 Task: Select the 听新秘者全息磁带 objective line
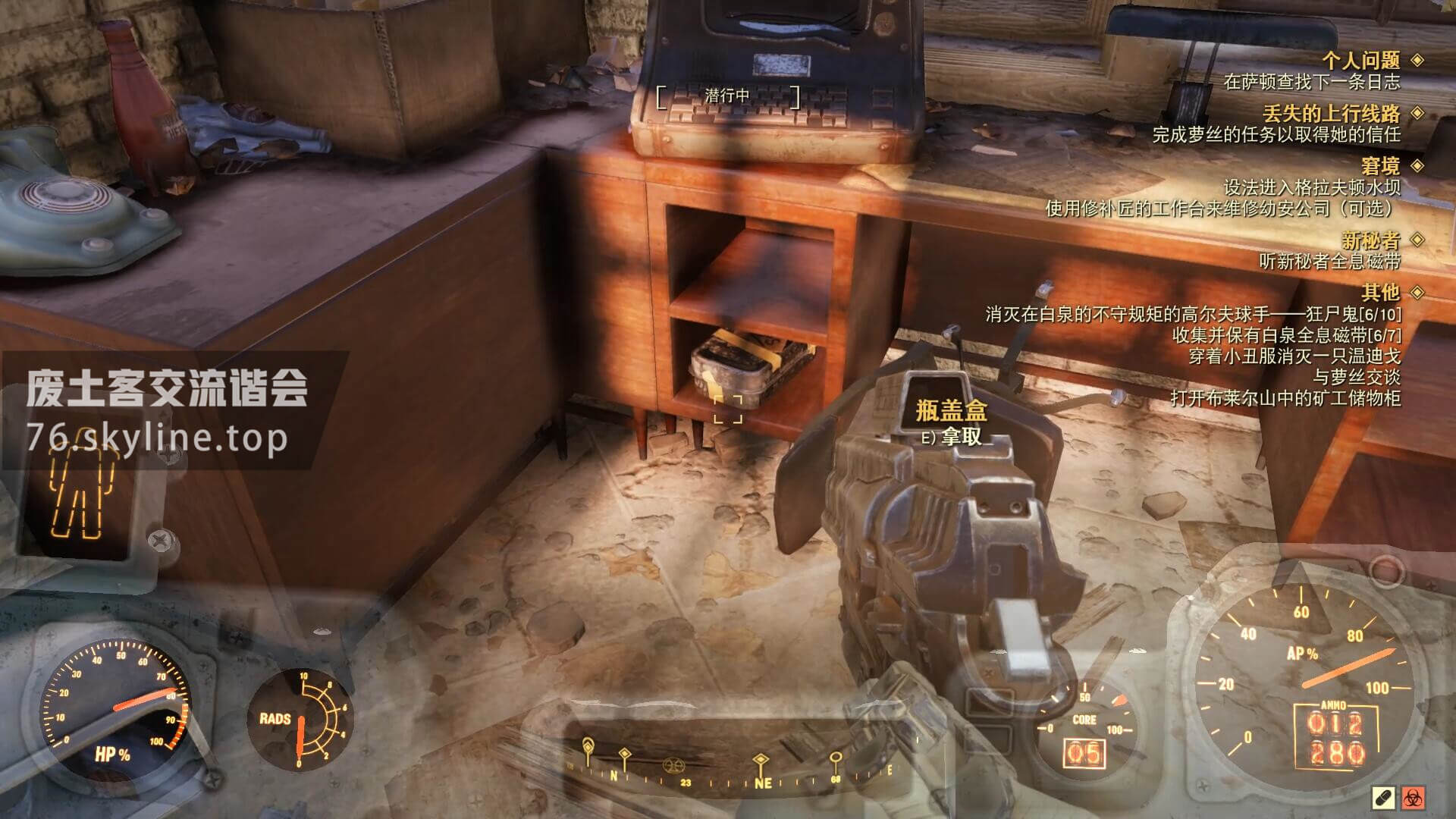pyautogui.click(x=1329, y=261)
